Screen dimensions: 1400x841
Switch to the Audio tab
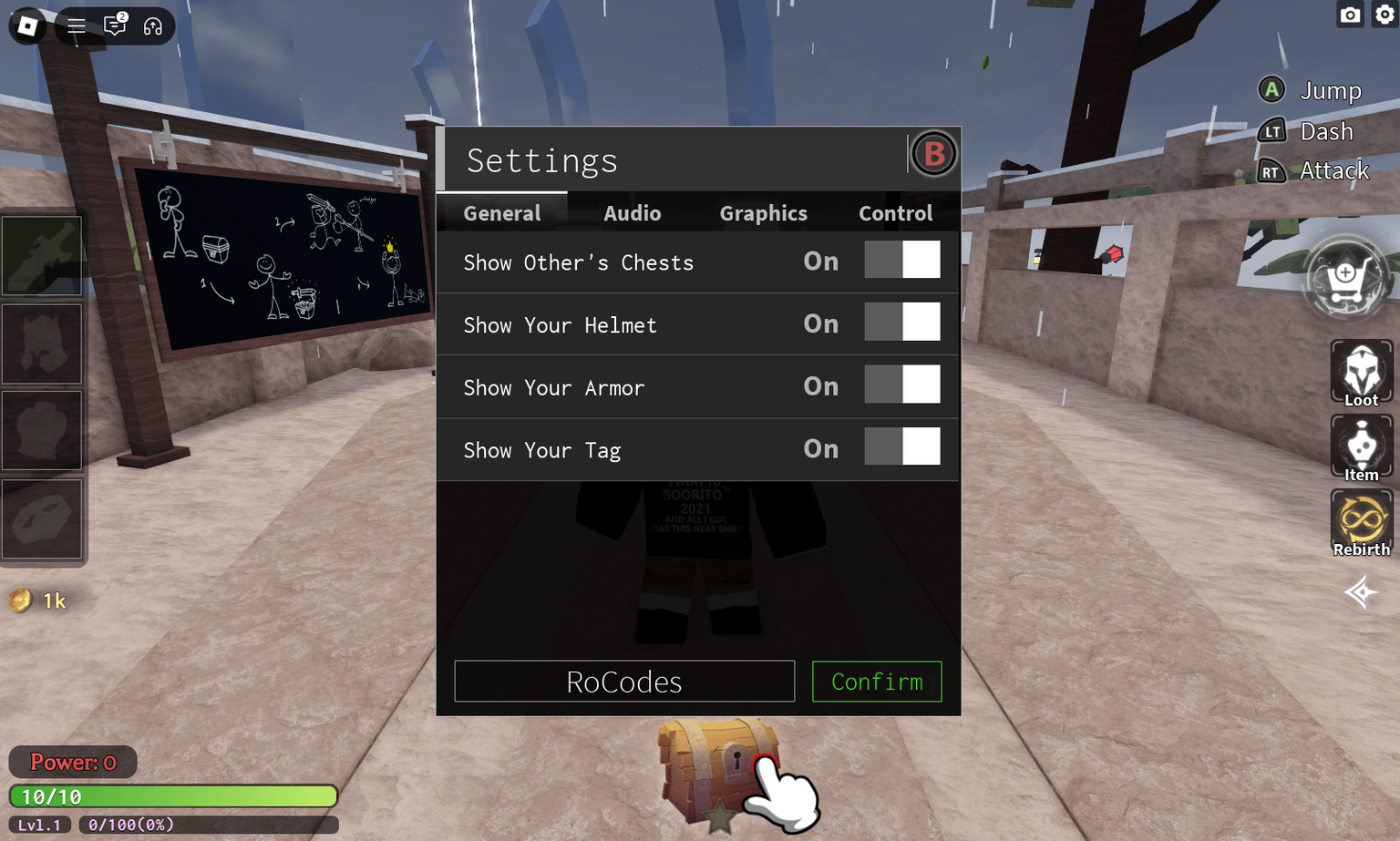(632, 212)
